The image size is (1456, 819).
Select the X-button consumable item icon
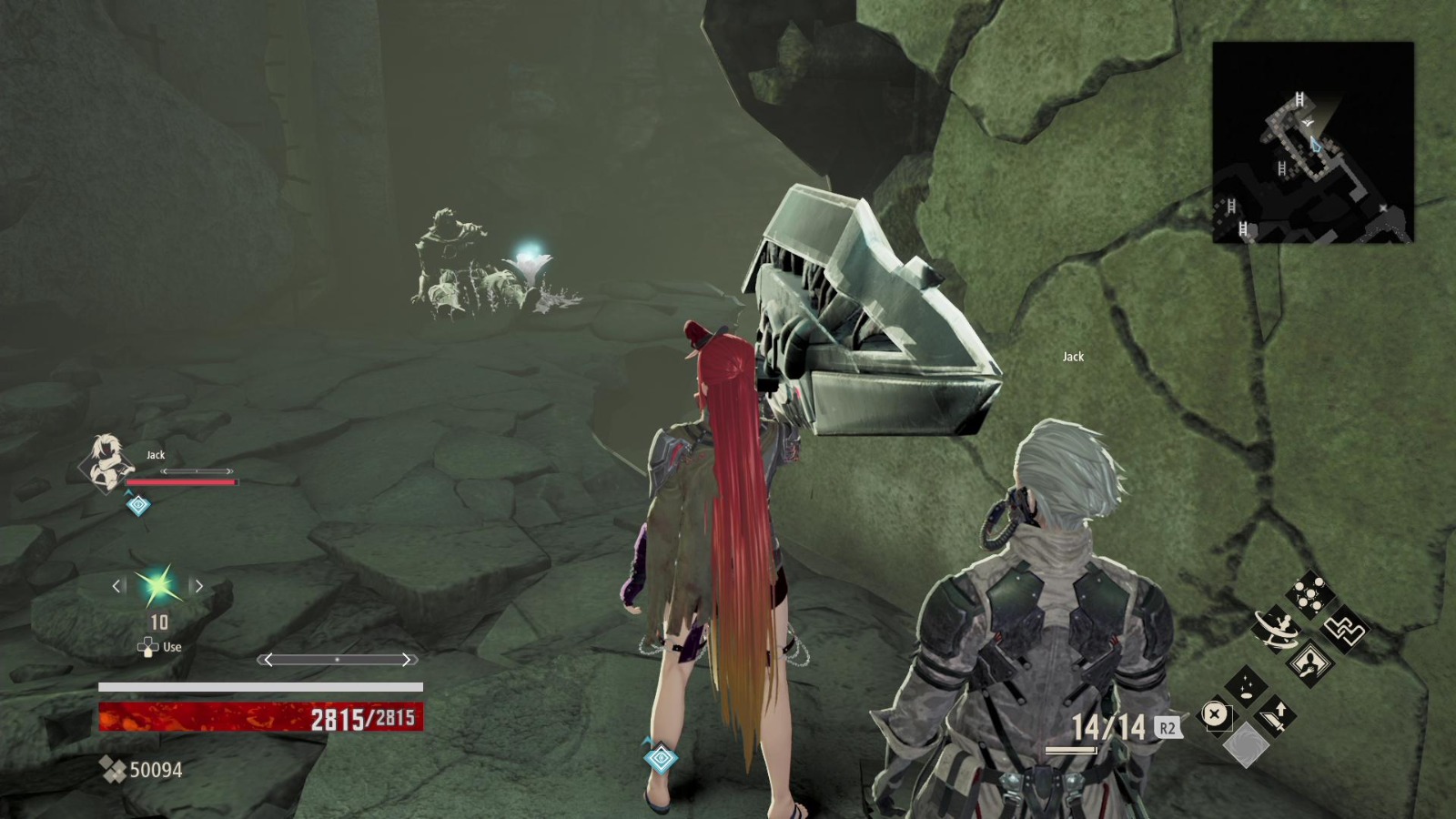pyautogui.click(x=1215, y=713)
